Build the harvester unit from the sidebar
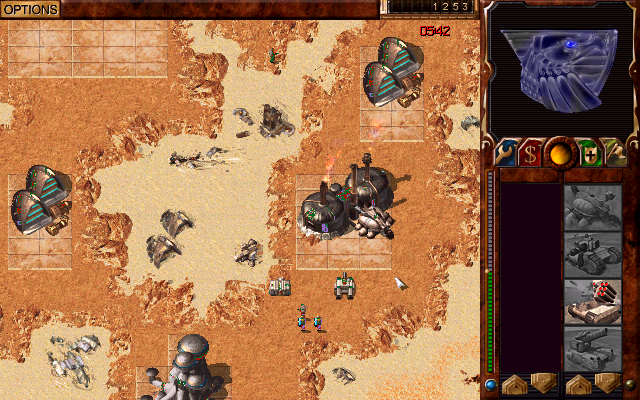This screenshot has width=640, height=400. click(593, 207)
